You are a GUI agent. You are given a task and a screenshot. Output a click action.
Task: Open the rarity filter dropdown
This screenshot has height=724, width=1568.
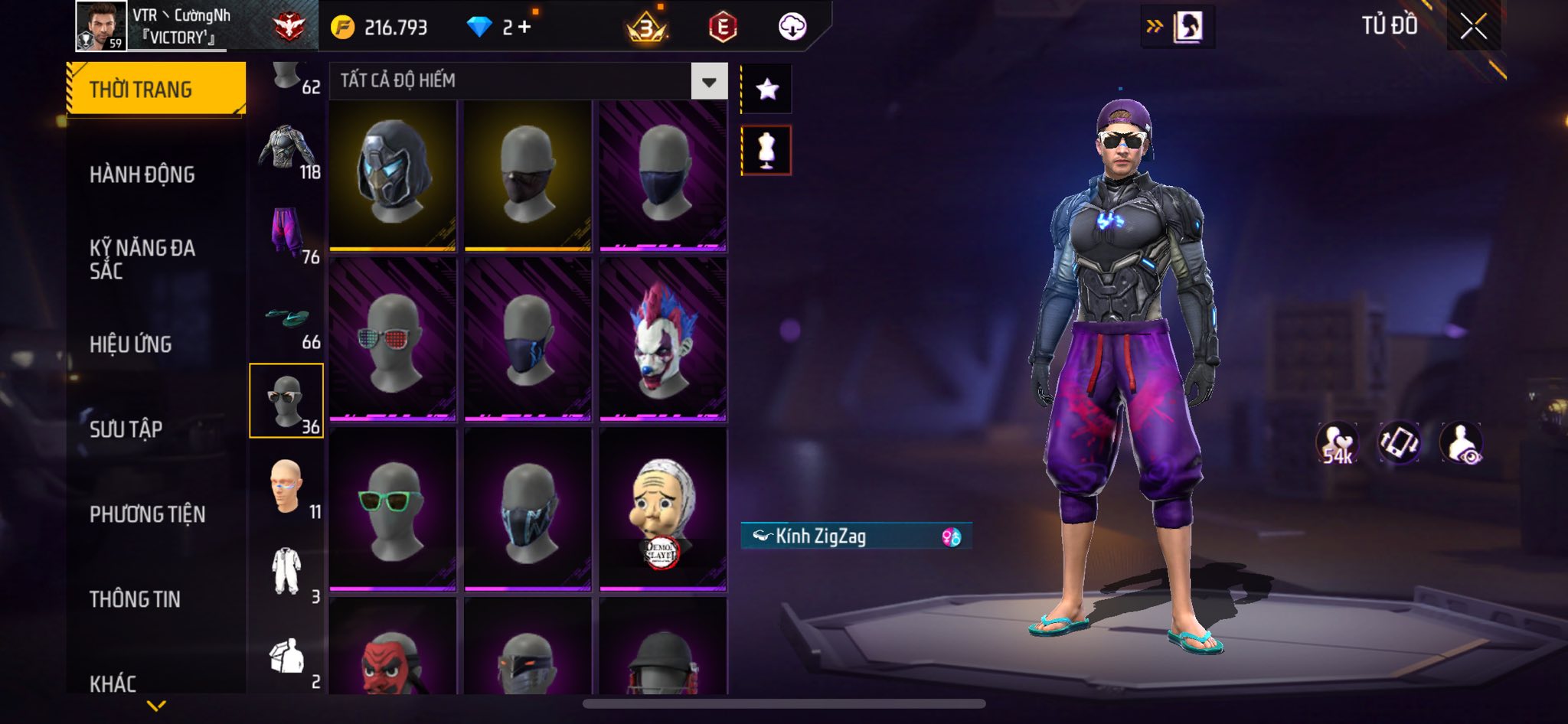709,81
